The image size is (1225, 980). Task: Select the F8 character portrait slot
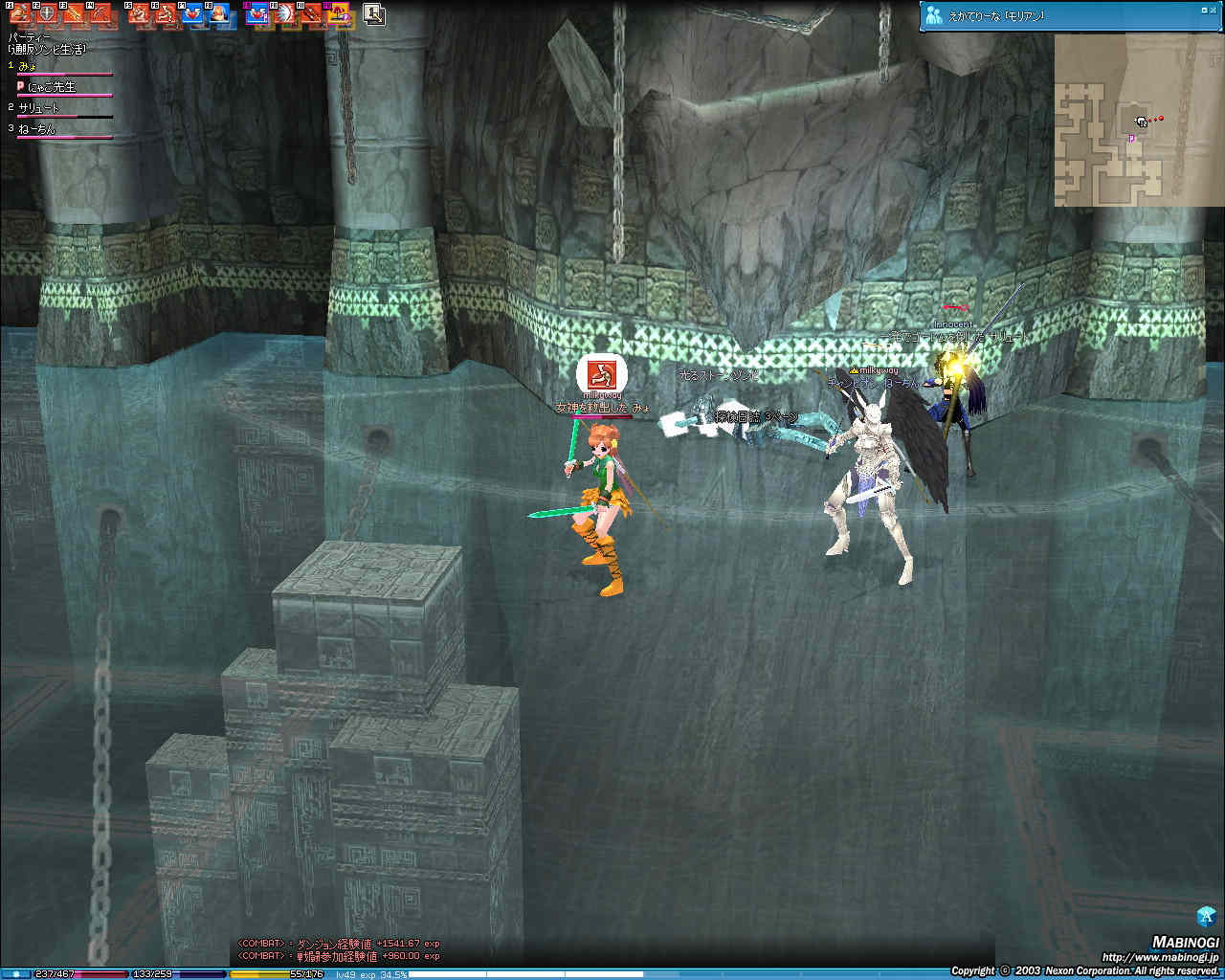221,14
